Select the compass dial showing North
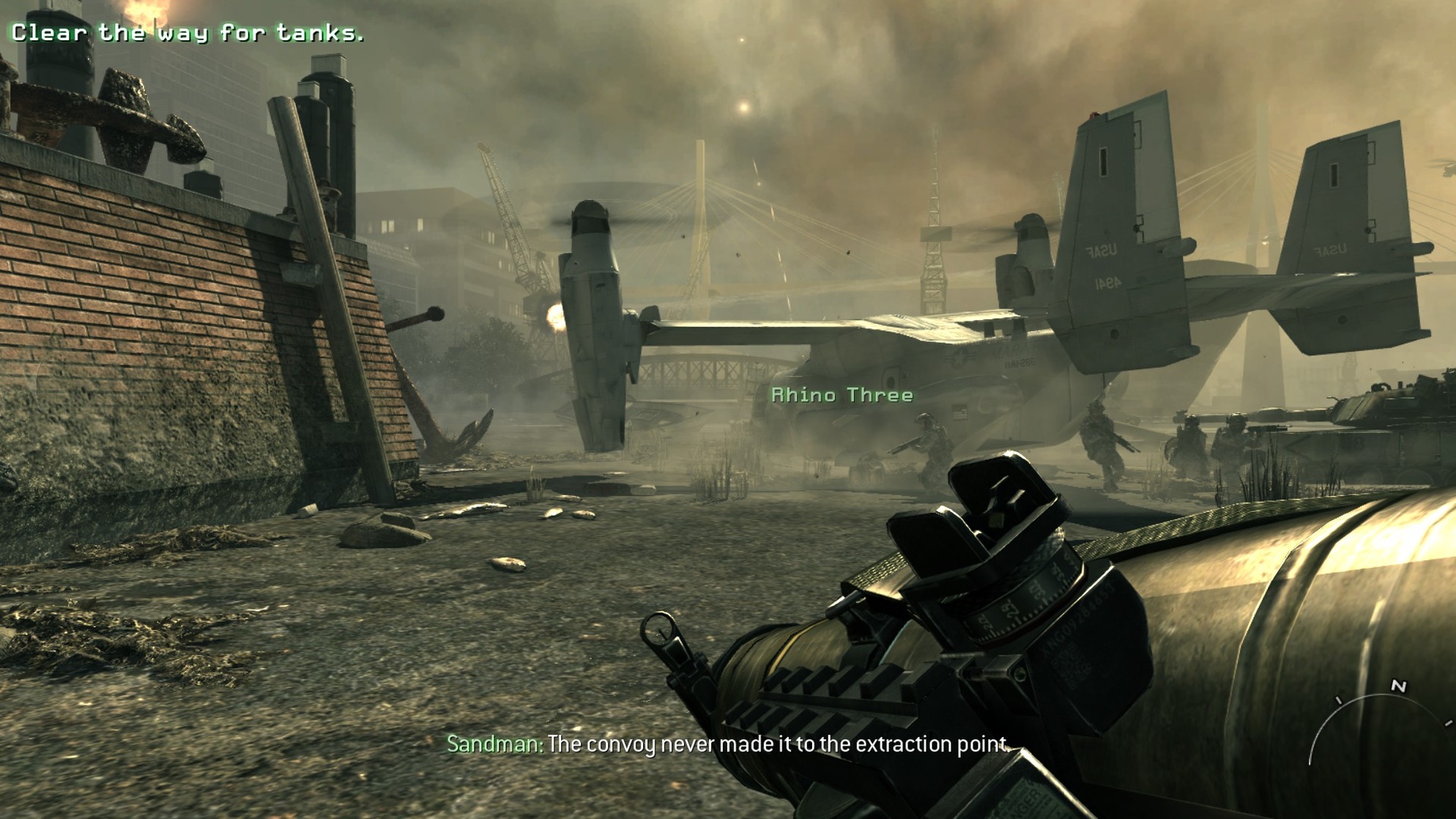 pos(1379,725)
